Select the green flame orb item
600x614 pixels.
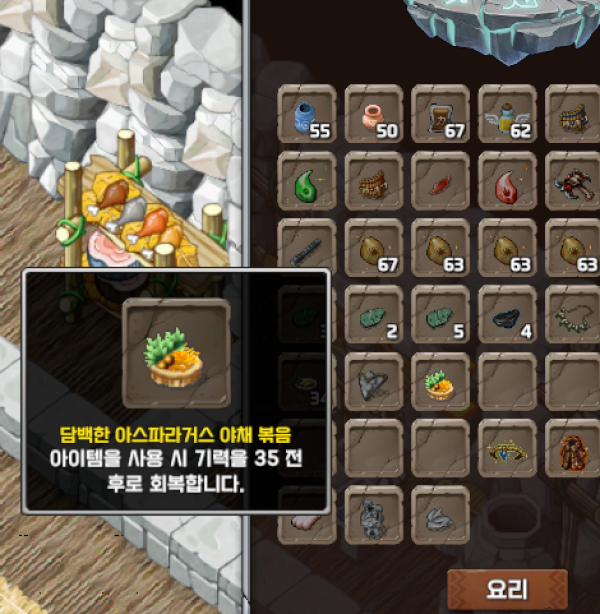point(308,182)
